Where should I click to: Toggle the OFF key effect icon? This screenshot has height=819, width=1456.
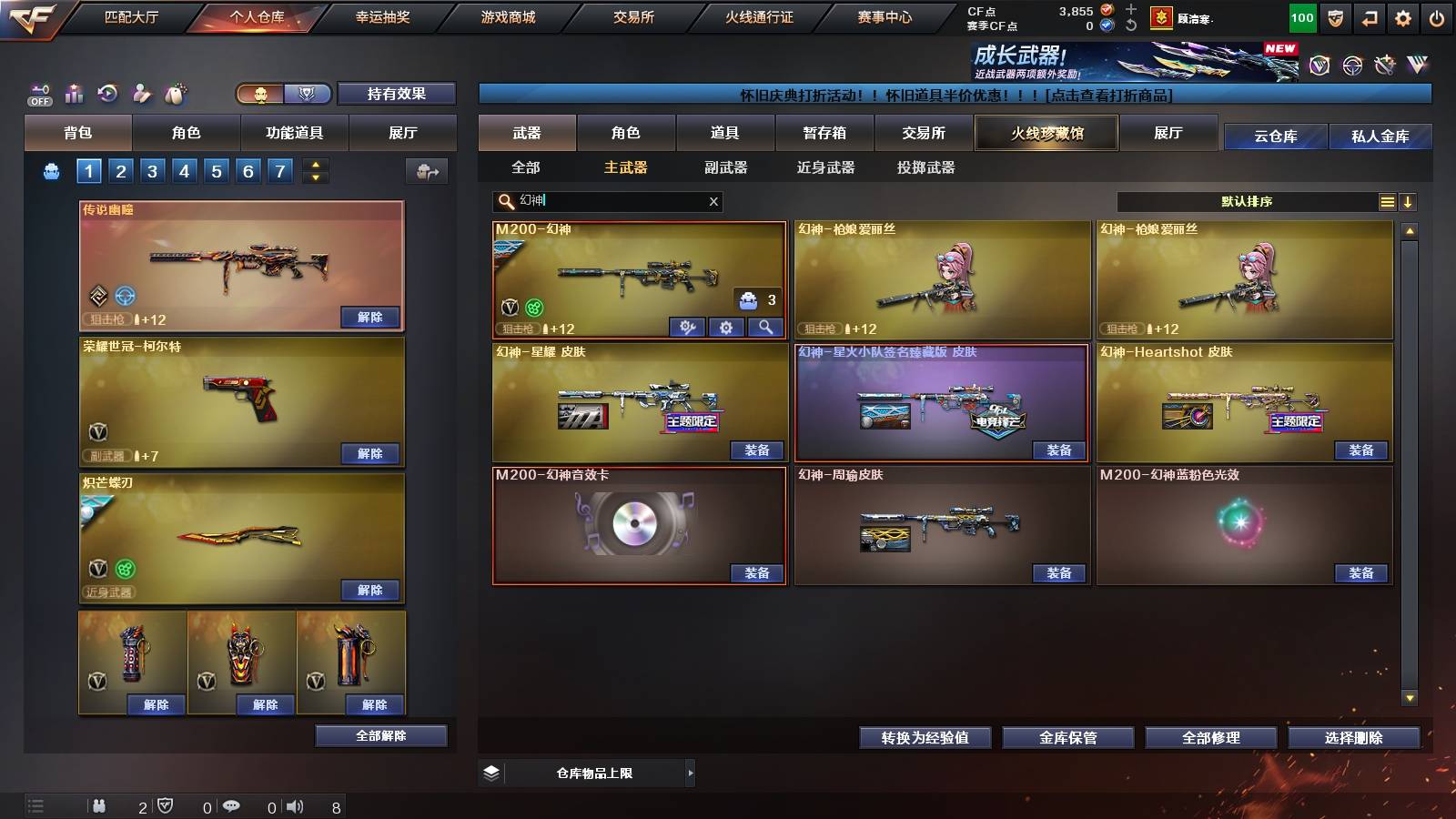pos(37,93)
